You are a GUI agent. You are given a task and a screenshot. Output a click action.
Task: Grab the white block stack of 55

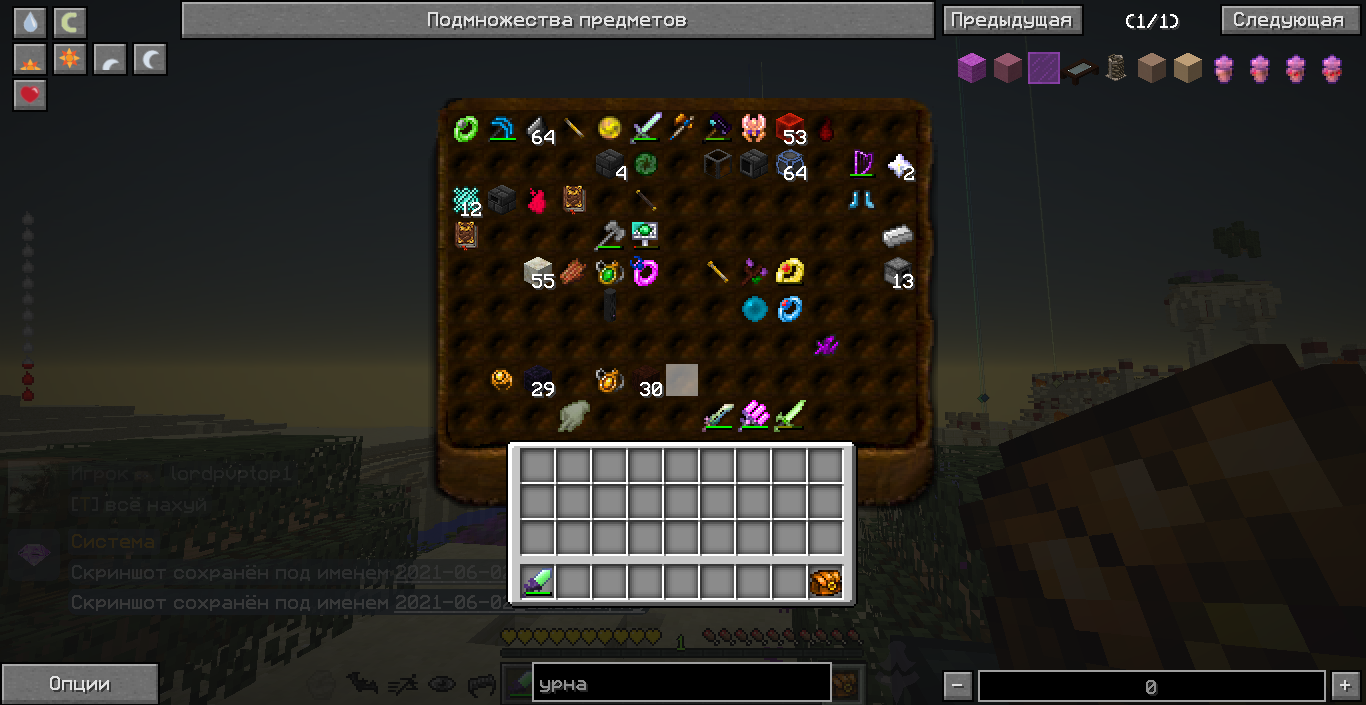click(538, 272)
